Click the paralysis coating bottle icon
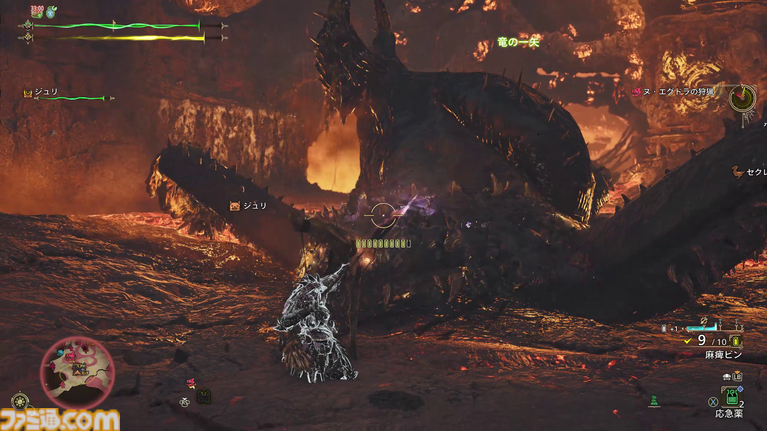 [737, 340]
